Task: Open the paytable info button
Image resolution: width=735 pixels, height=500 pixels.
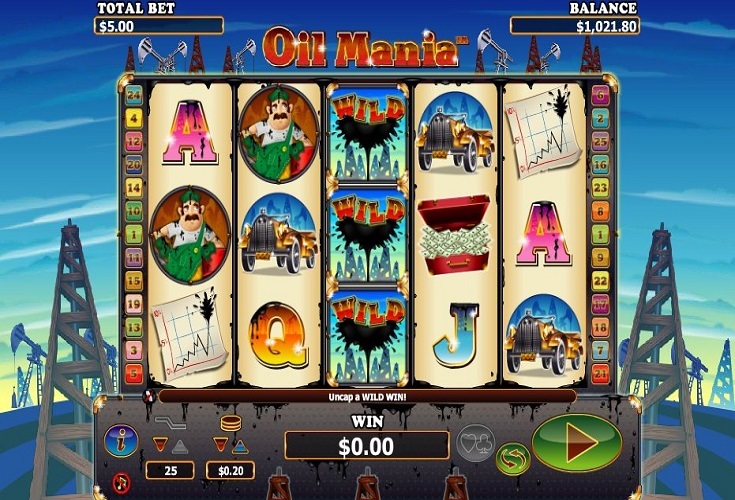Action: (121, 439)
